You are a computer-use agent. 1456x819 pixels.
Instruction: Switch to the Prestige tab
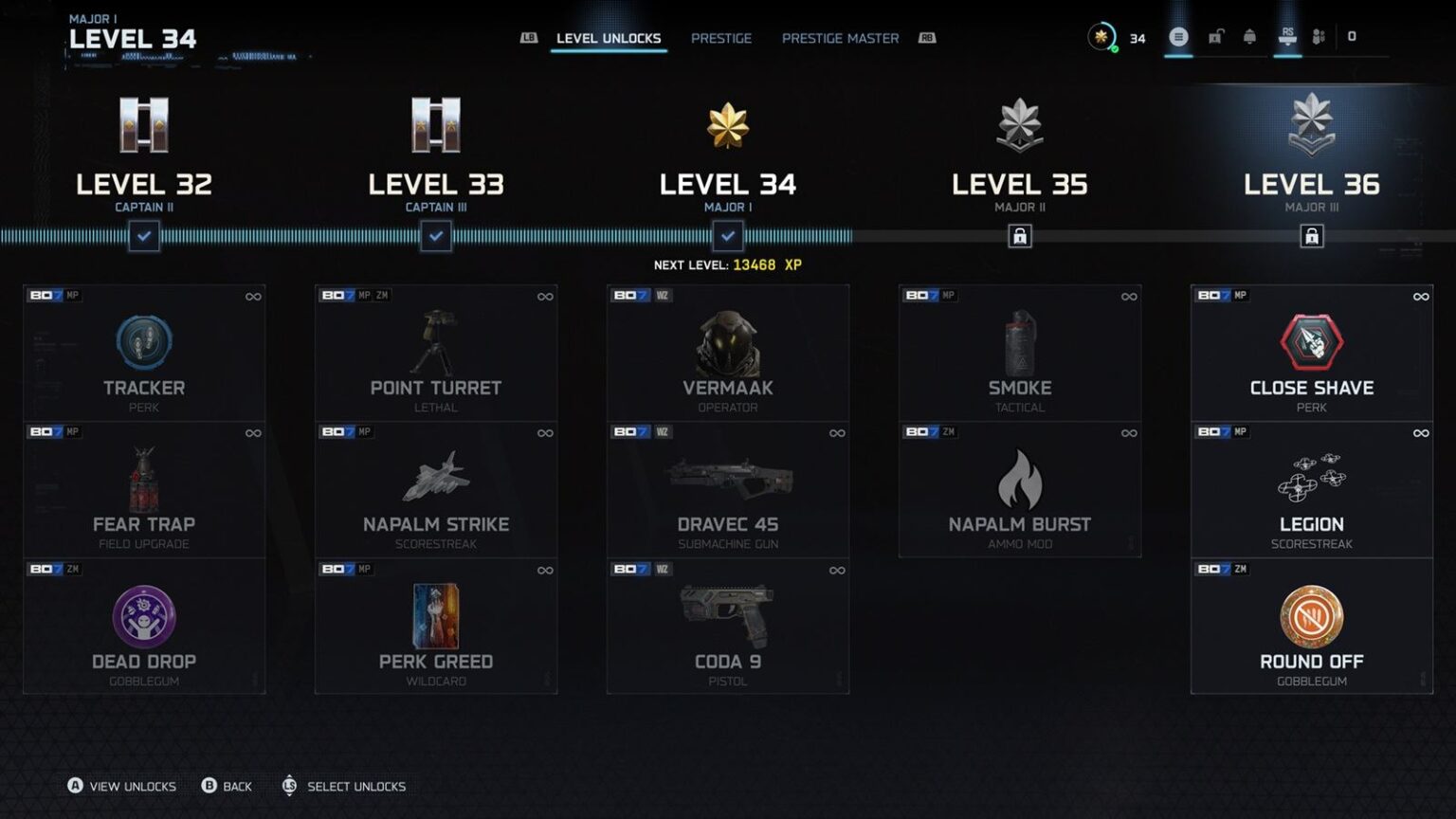point(721,38)
